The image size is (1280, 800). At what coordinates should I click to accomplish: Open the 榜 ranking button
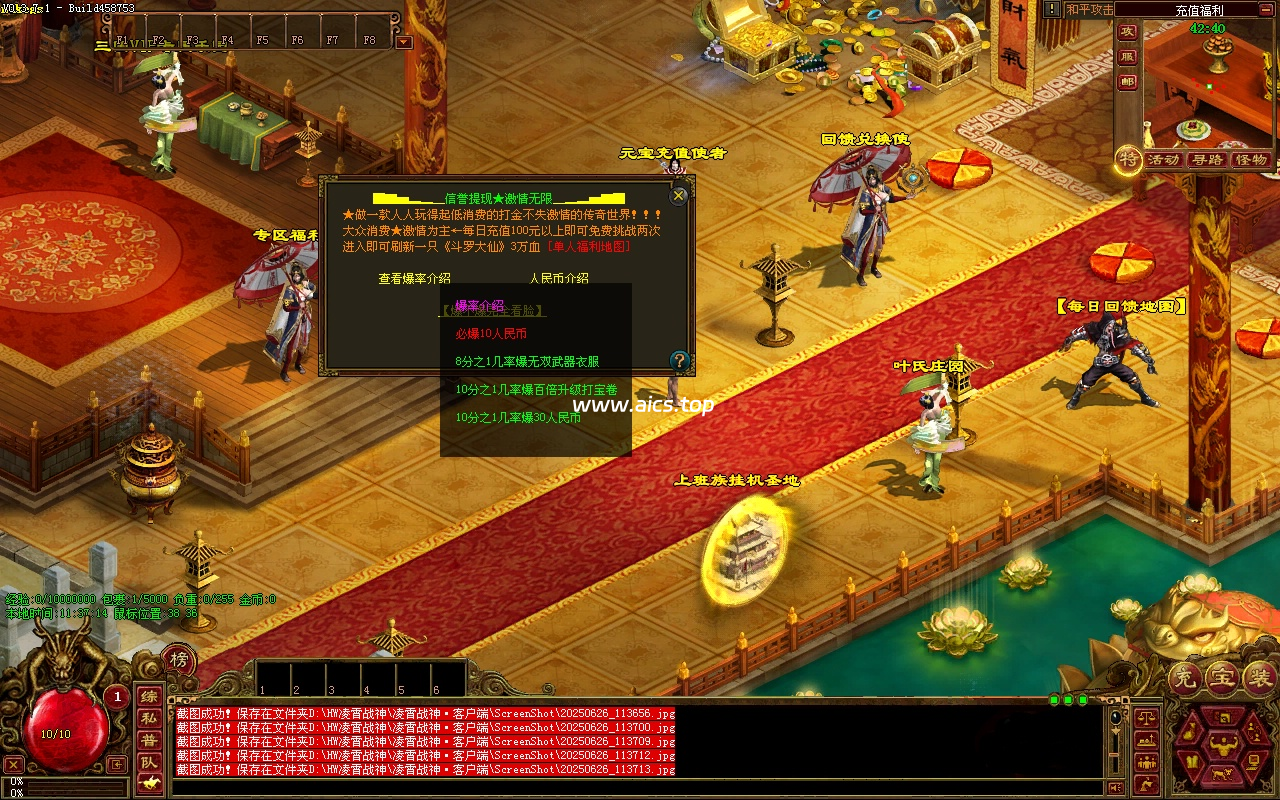coord(179,659)
